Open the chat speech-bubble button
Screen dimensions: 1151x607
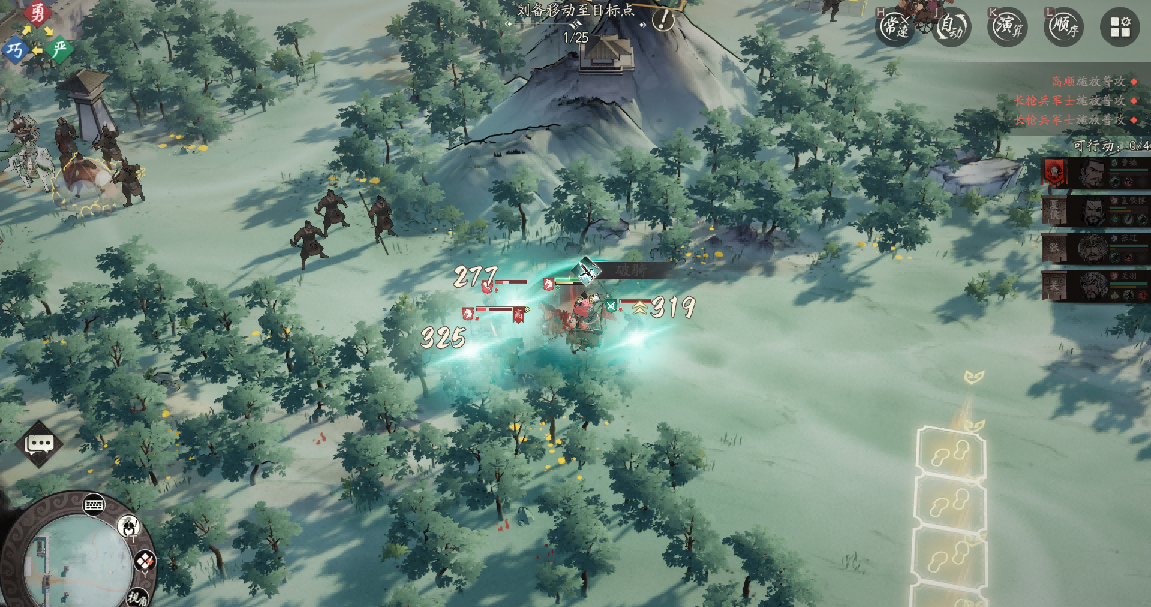40,443
